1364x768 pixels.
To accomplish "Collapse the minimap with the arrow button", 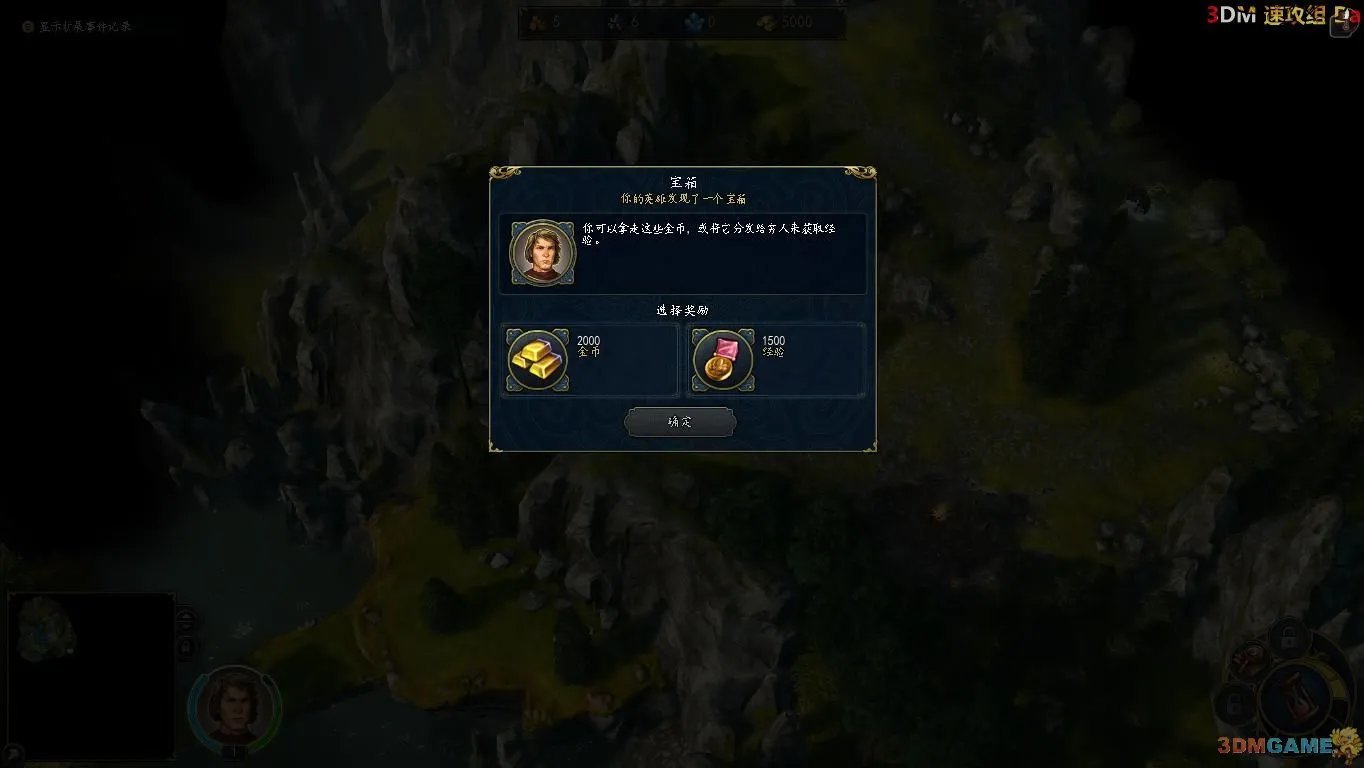I will [x=185, y=618].
